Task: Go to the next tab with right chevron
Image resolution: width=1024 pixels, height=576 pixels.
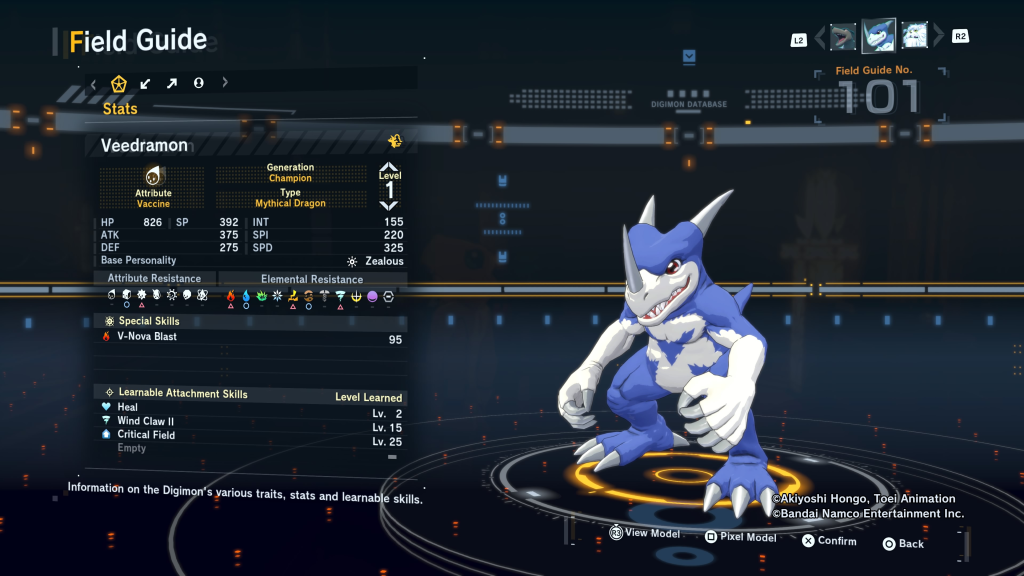Action: click(x=225, y=83)
